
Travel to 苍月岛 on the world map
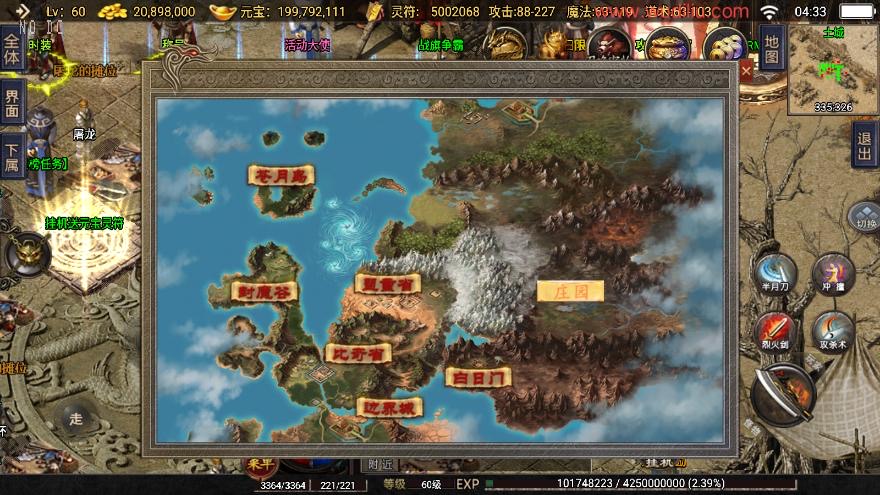(x=281, y=175)
